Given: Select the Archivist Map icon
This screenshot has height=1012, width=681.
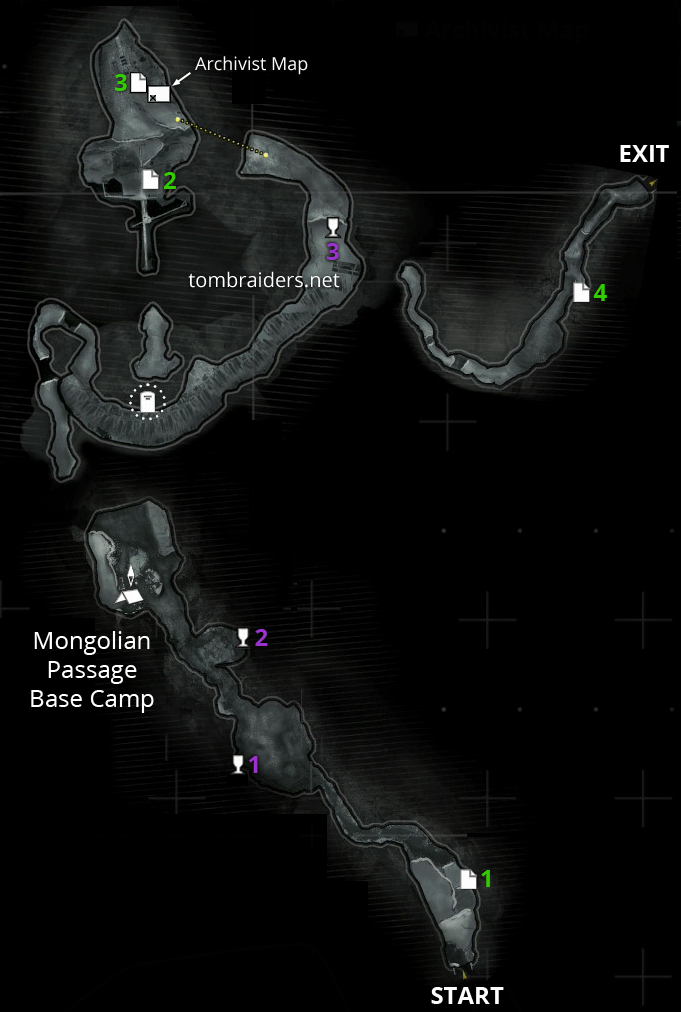Looking at the screenshot, I should [158, 94].
